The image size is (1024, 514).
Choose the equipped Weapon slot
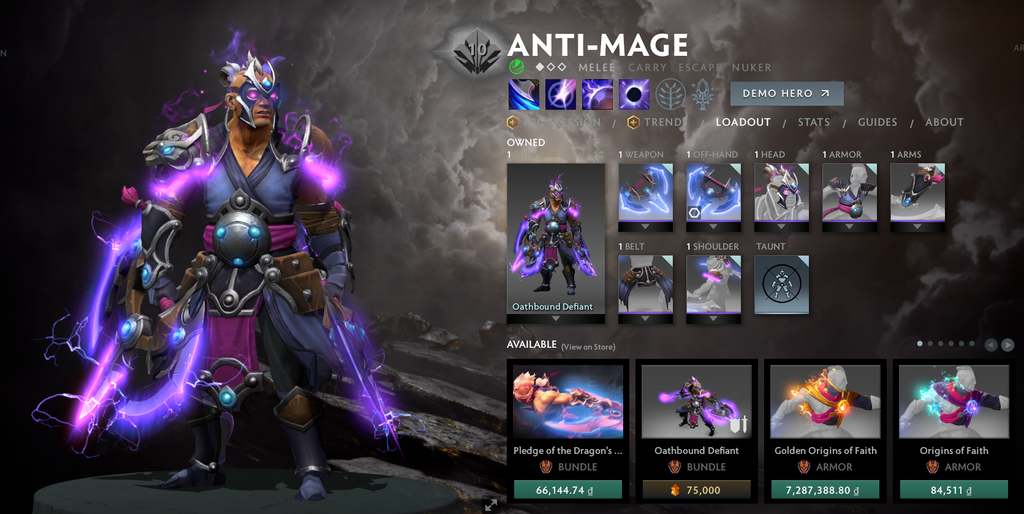click(645, 192)
